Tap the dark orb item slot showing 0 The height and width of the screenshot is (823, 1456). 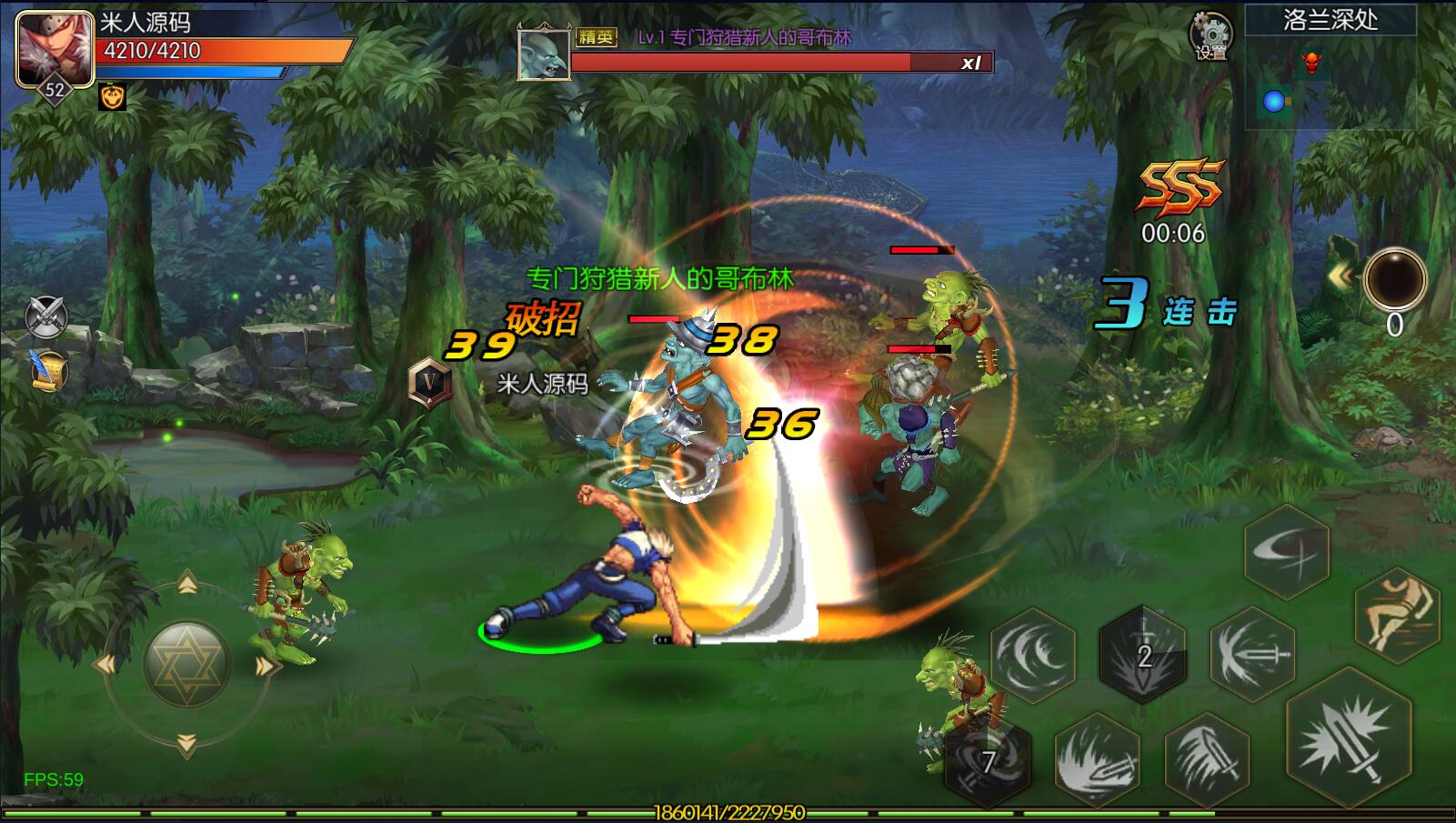1394,278
